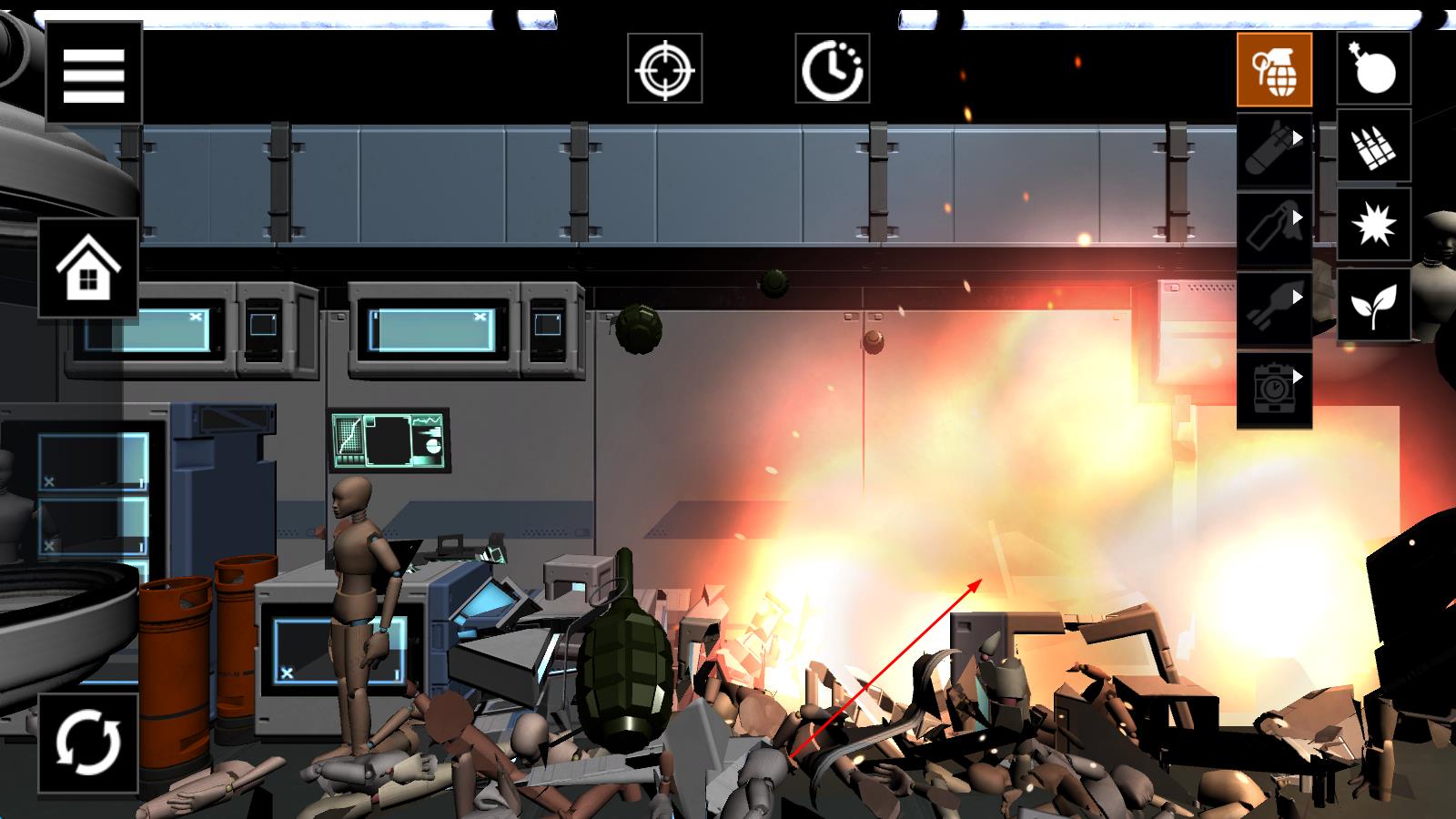Reset the scene with the circular arrows

point(88,743)
